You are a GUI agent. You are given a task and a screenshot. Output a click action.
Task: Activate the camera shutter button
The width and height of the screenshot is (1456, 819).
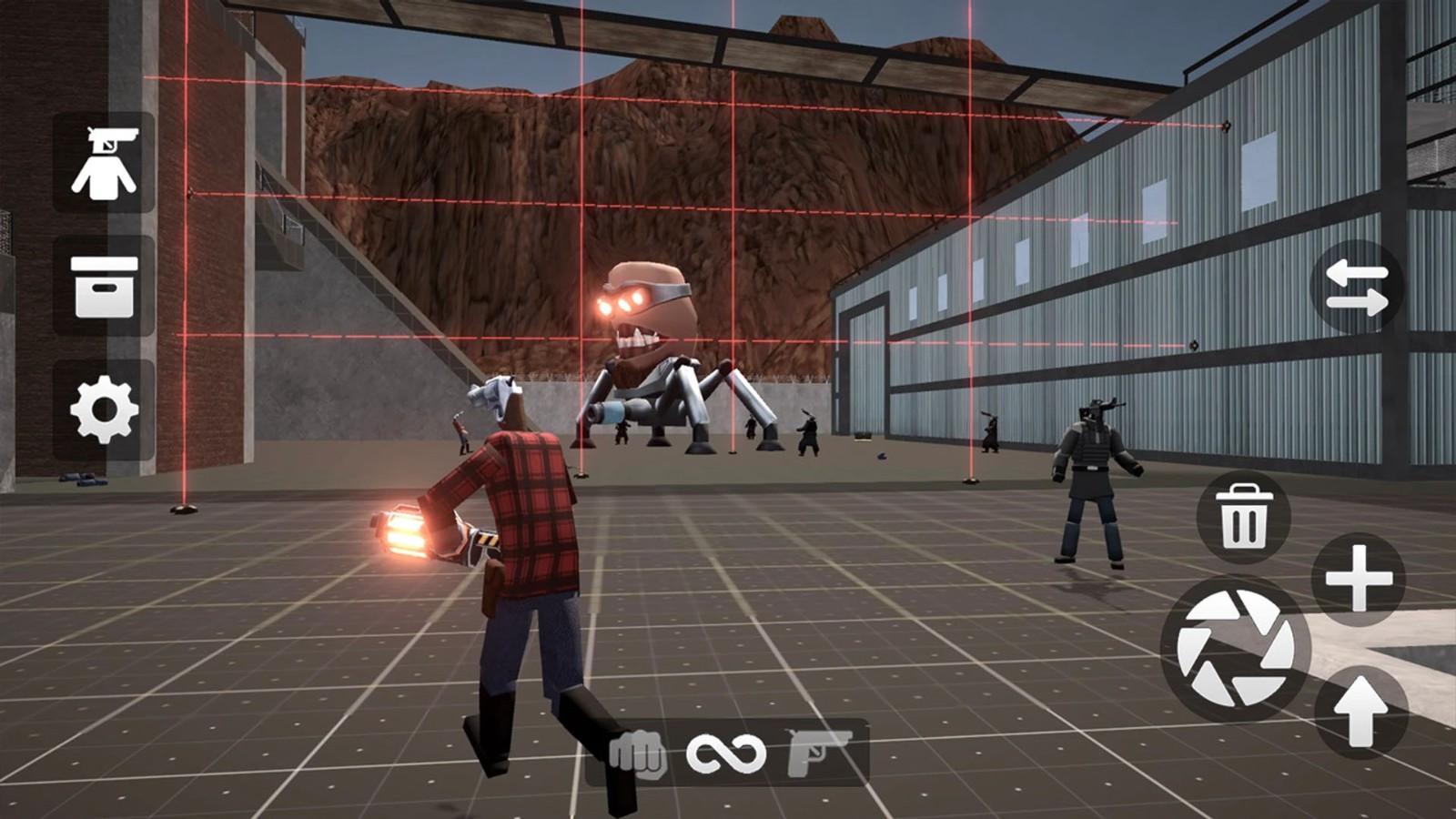[1235, 649]
